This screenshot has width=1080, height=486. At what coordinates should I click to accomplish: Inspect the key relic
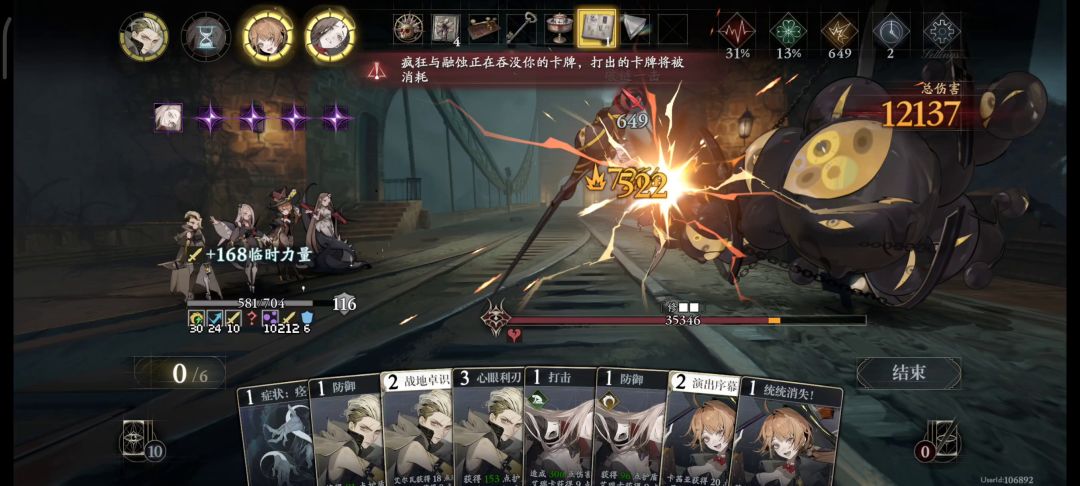(x=521, y=28)
